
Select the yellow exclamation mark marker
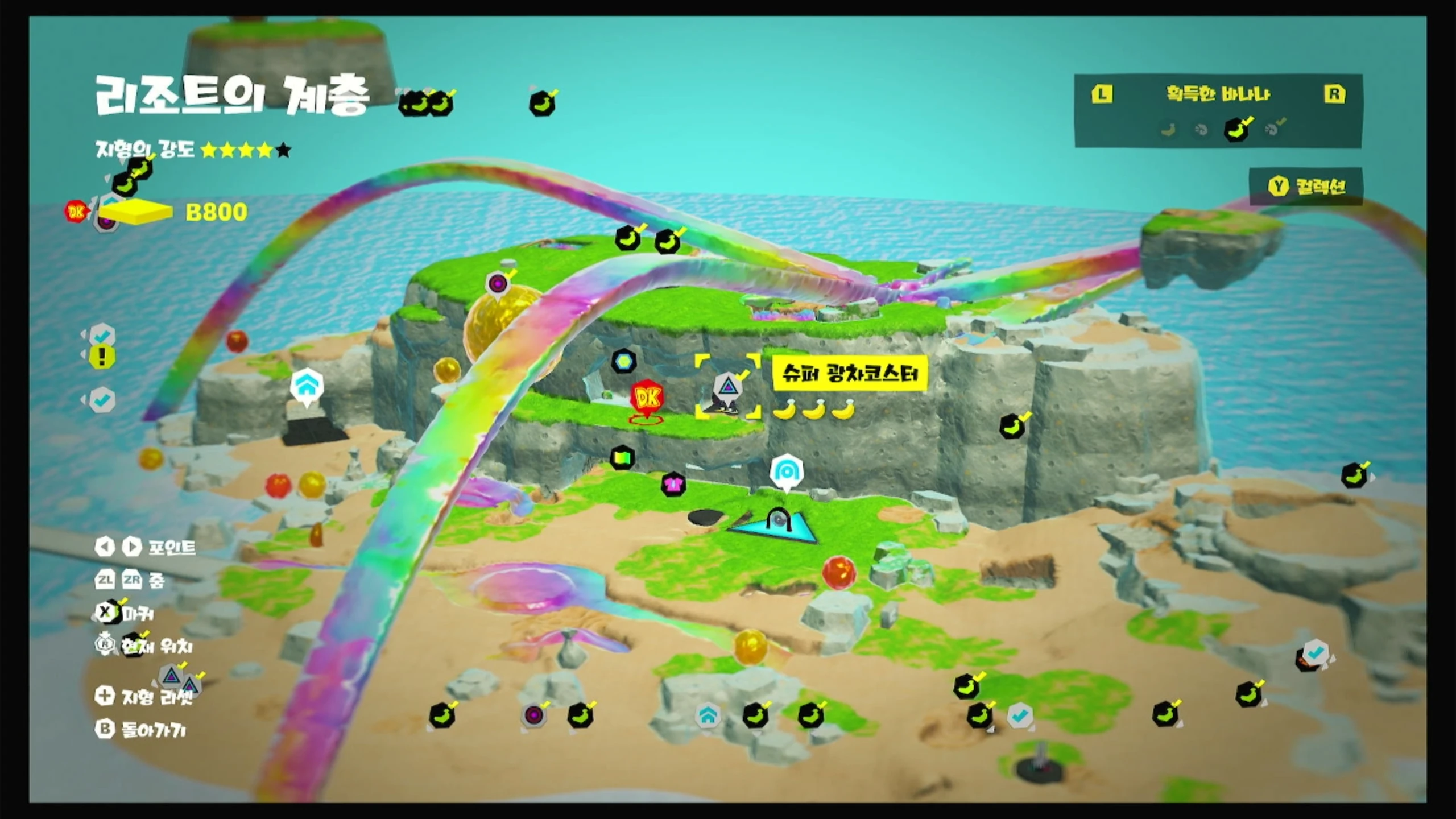click(x=102, y=357)
